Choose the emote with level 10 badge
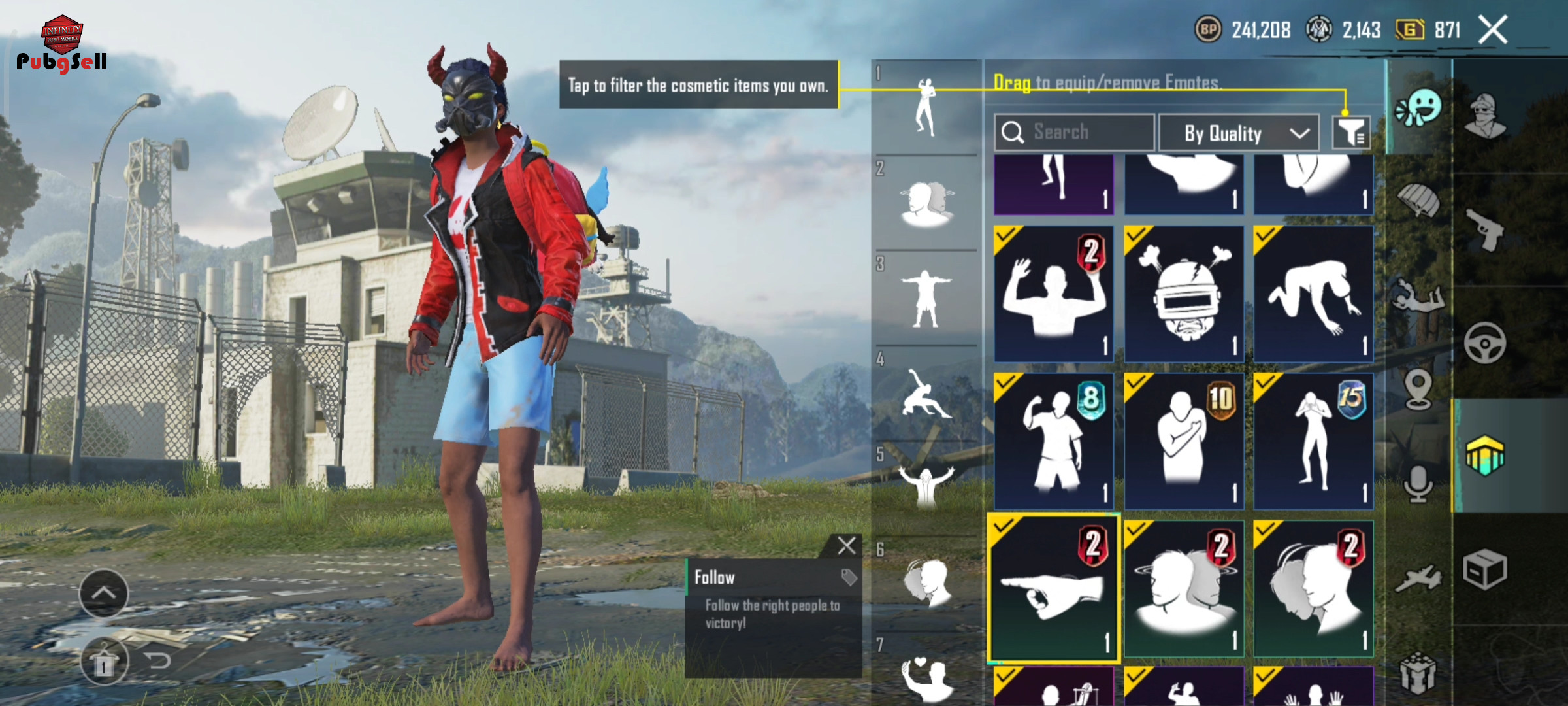 coord(1184,441)
